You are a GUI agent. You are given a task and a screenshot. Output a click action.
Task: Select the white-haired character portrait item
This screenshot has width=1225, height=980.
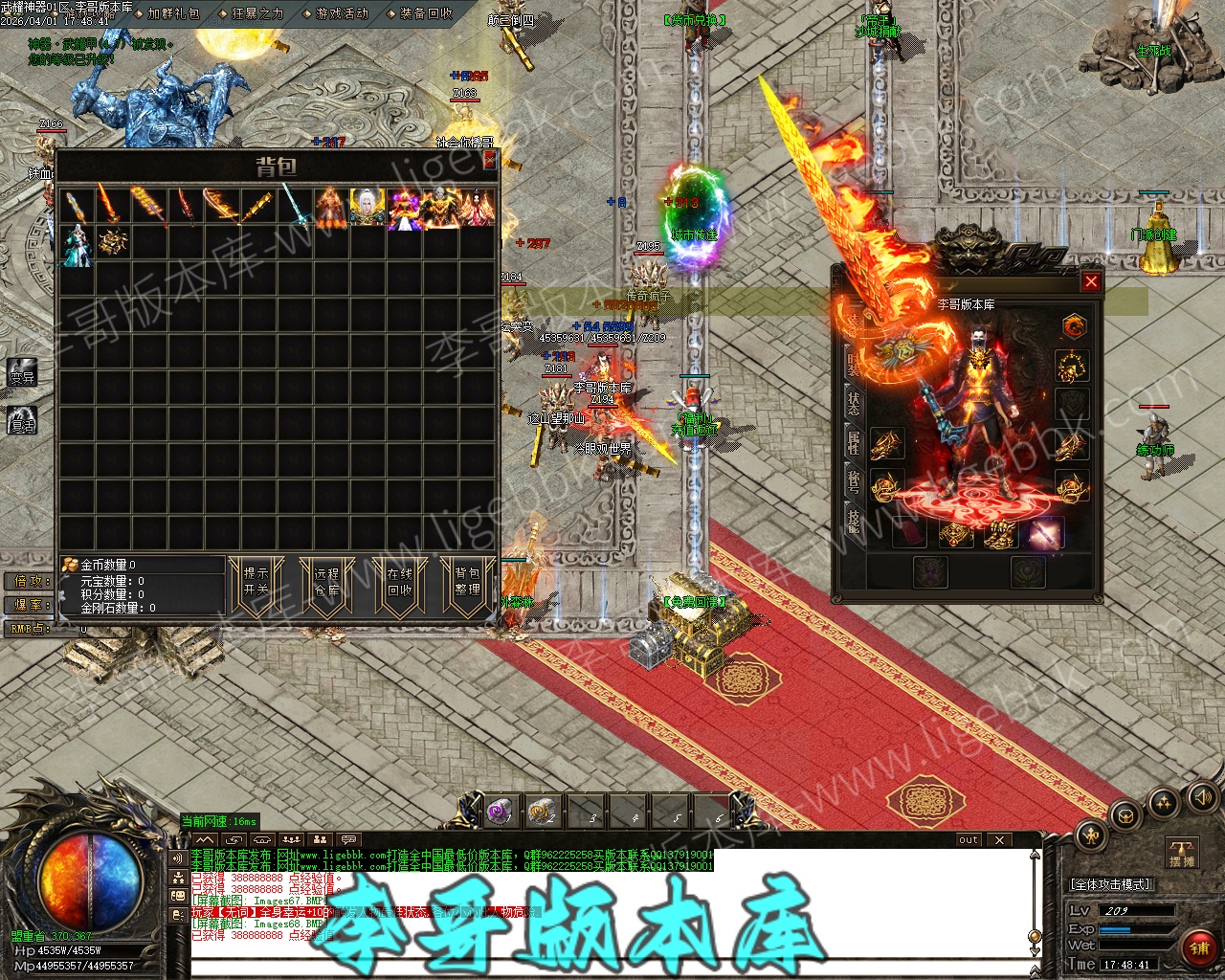click(367, 208)
